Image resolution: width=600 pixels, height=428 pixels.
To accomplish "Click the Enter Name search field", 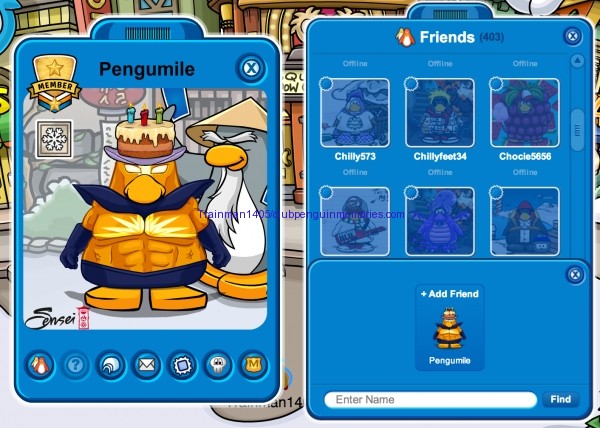I will [x=430, y=400].
